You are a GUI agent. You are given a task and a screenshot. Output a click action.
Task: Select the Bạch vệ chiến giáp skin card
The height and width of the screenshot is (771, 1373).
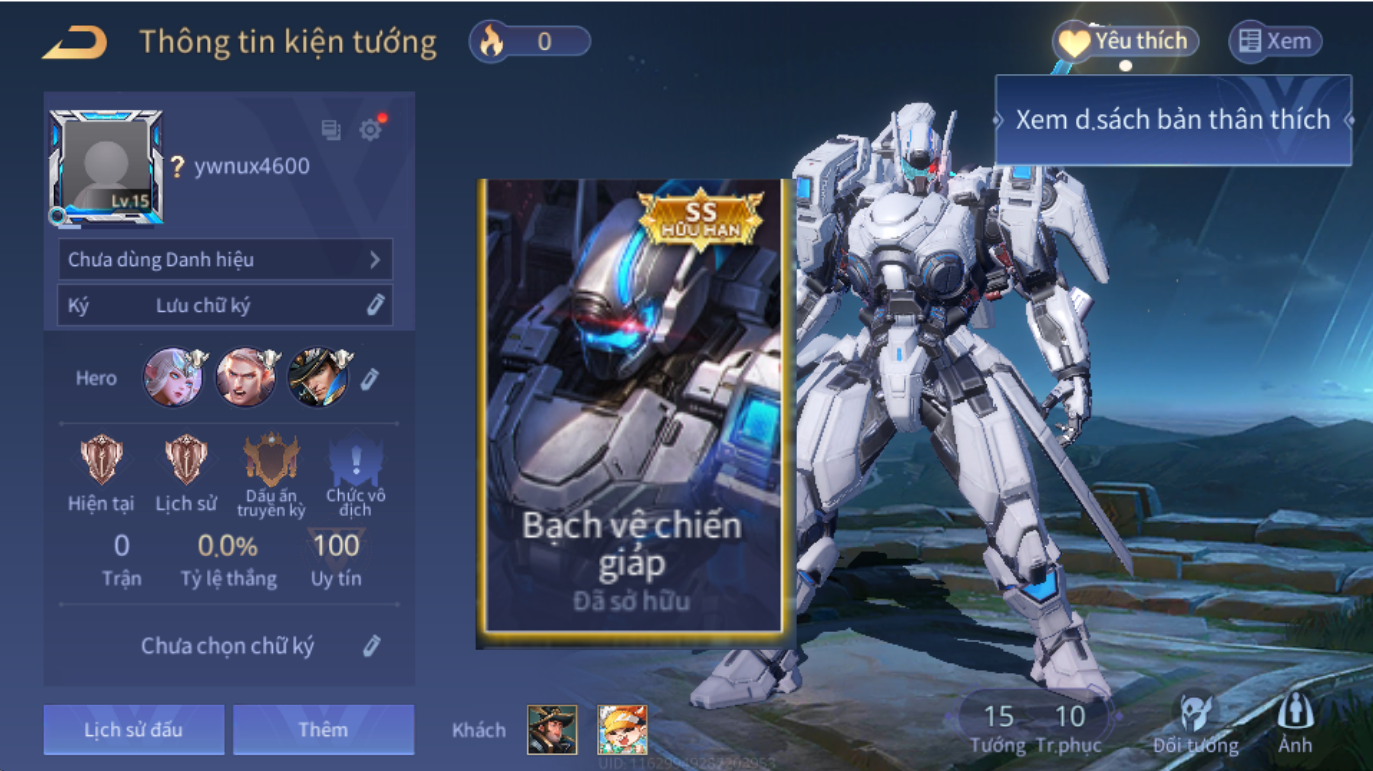coord(633,408)
